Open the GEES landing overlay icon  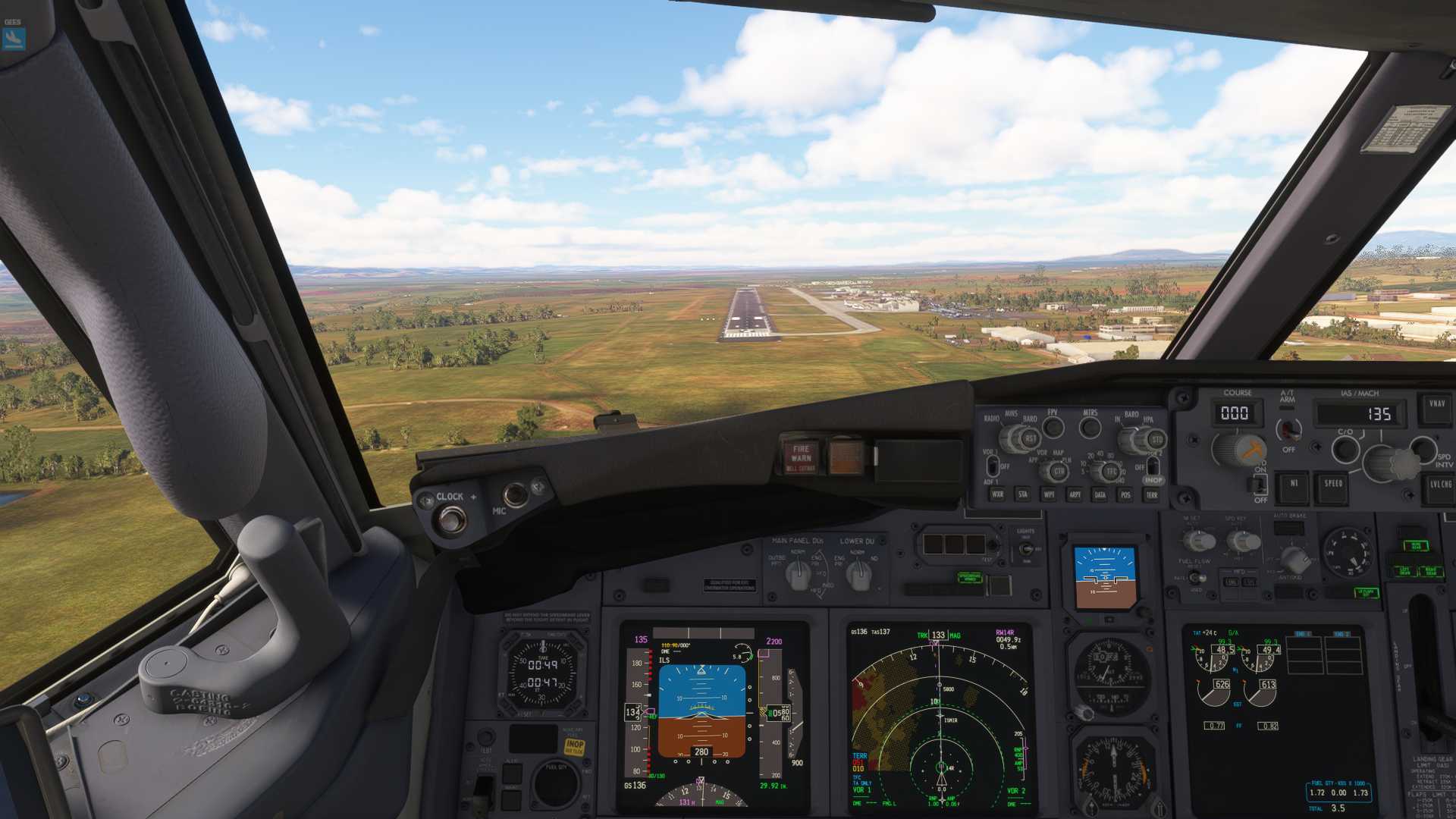[x=14, y=38]
